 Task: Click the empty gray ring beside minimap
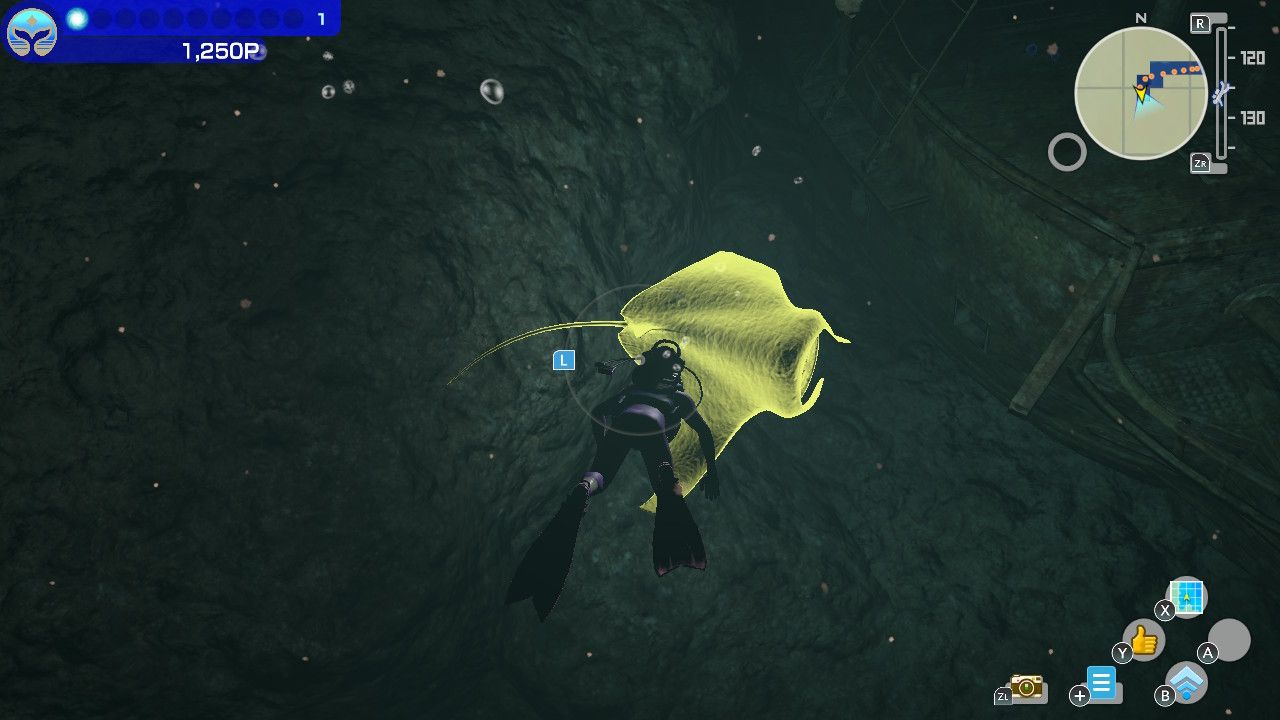pyautogui.click(x=1067, y=152)
